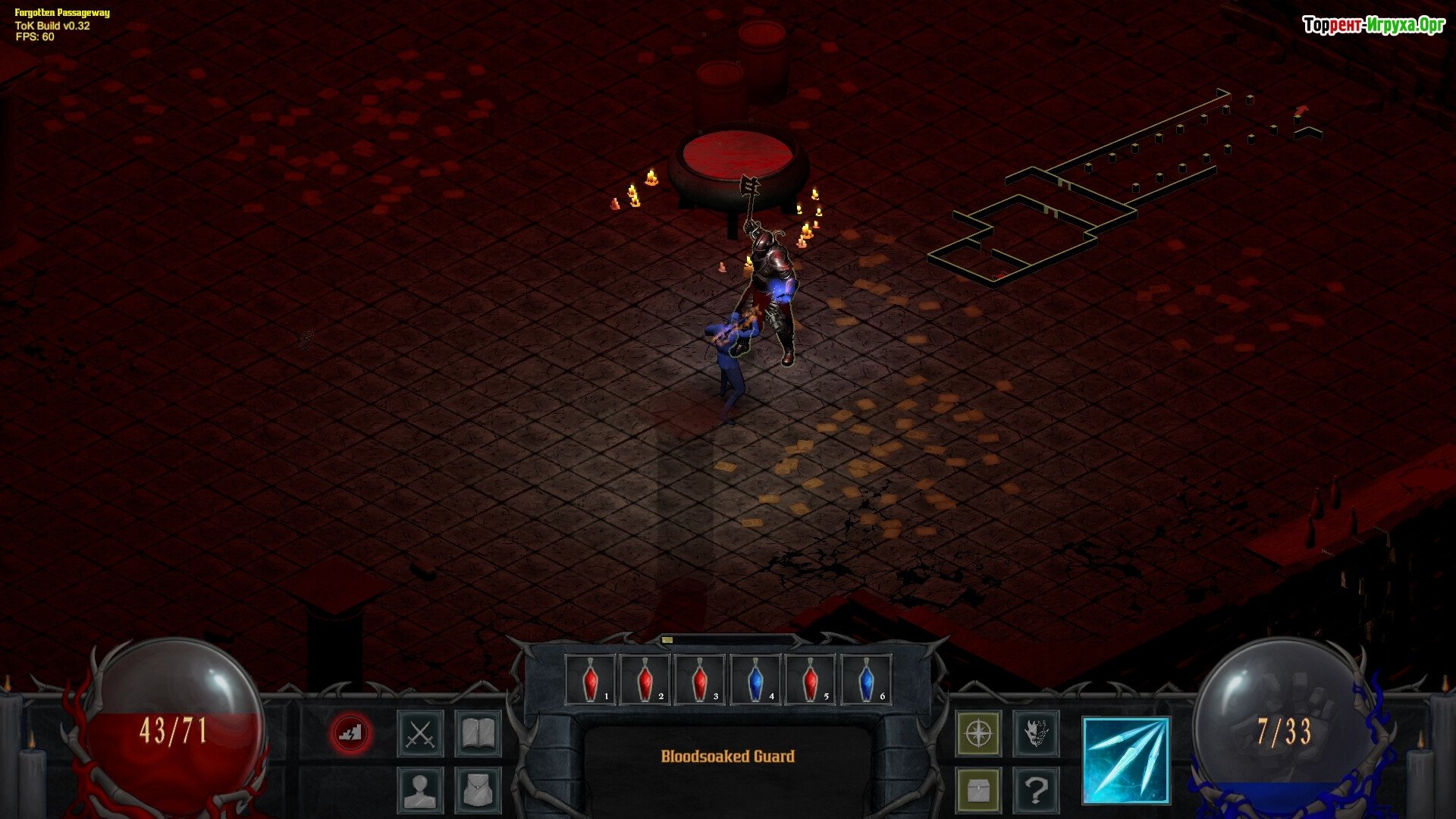
Task: Open the question mark help button
Action: [1036, 790]
